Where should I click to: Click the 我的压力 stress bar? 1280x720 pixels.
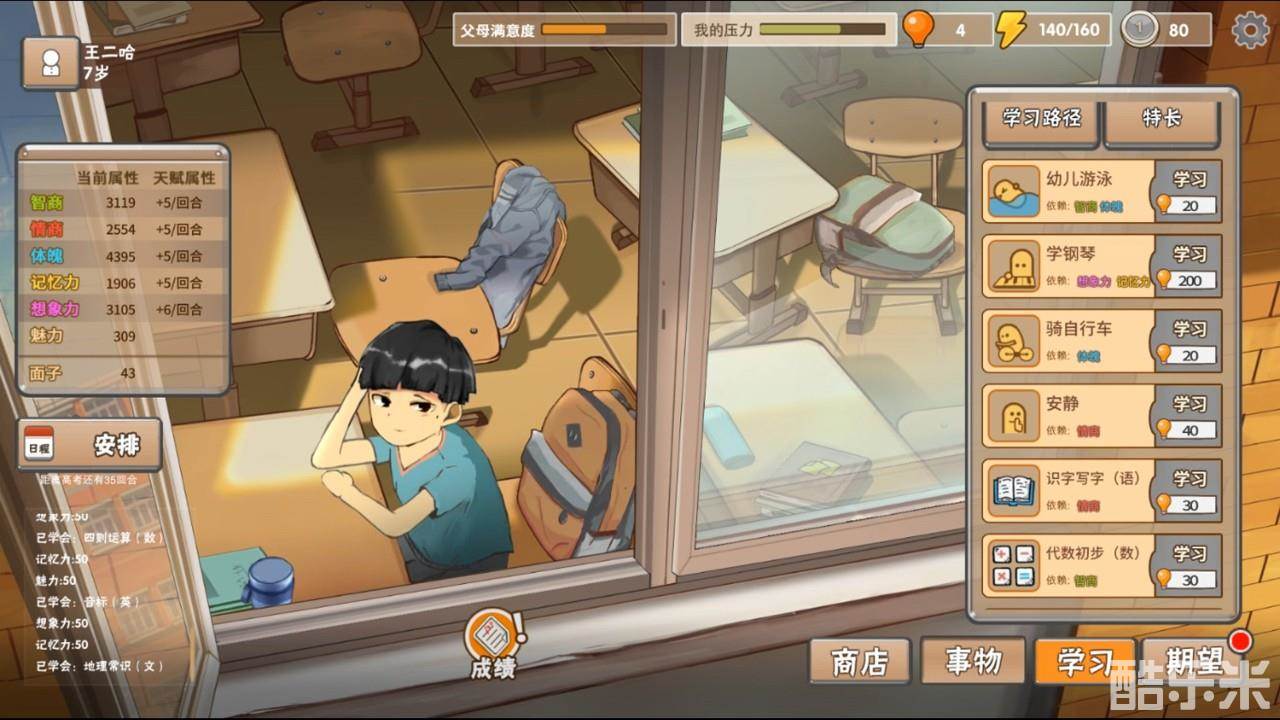coord(800,30)
